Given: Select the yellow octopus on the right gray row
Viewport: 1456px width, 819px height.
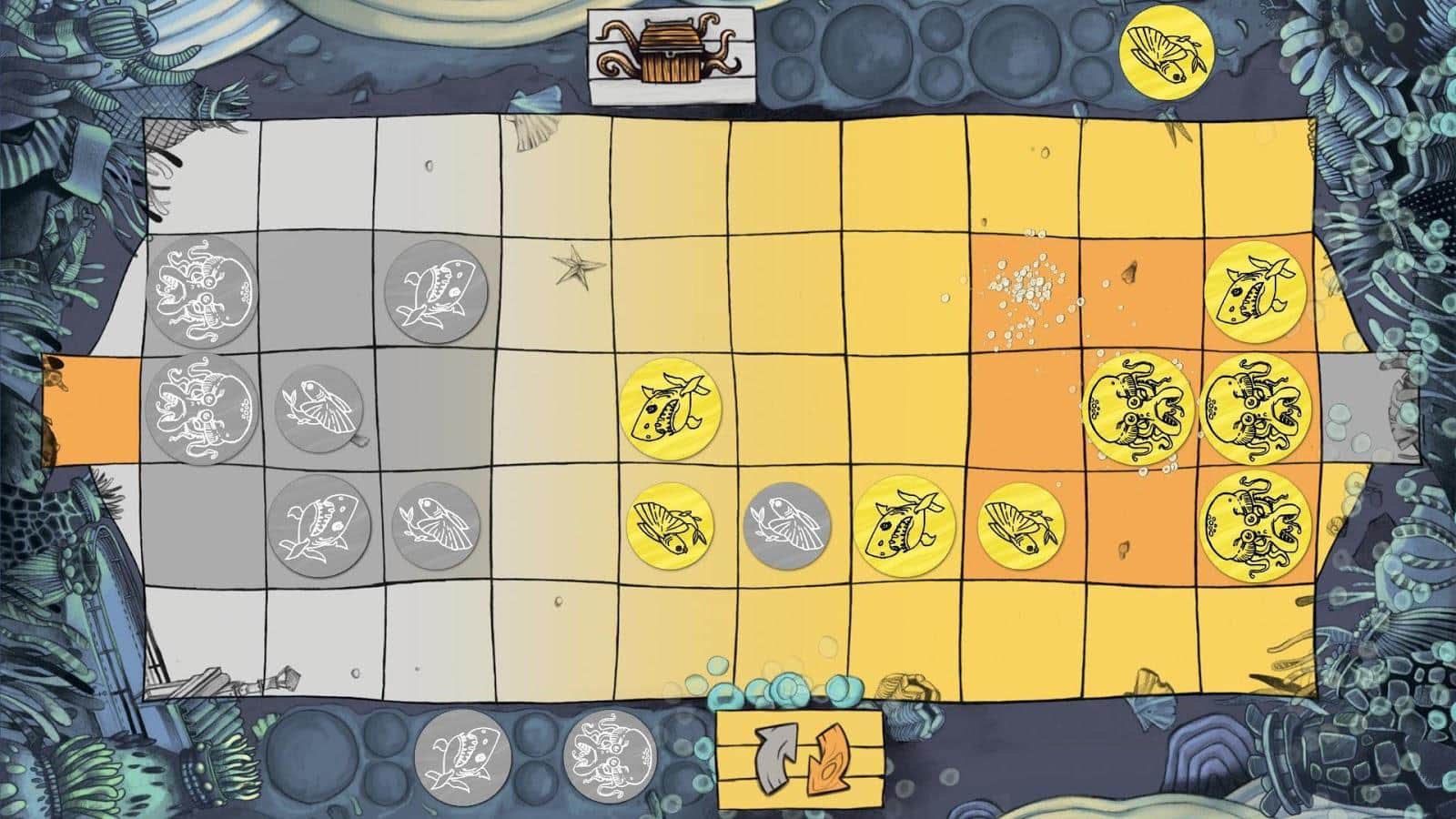Looking at the screenshot, I should [x=1137, y=408].
